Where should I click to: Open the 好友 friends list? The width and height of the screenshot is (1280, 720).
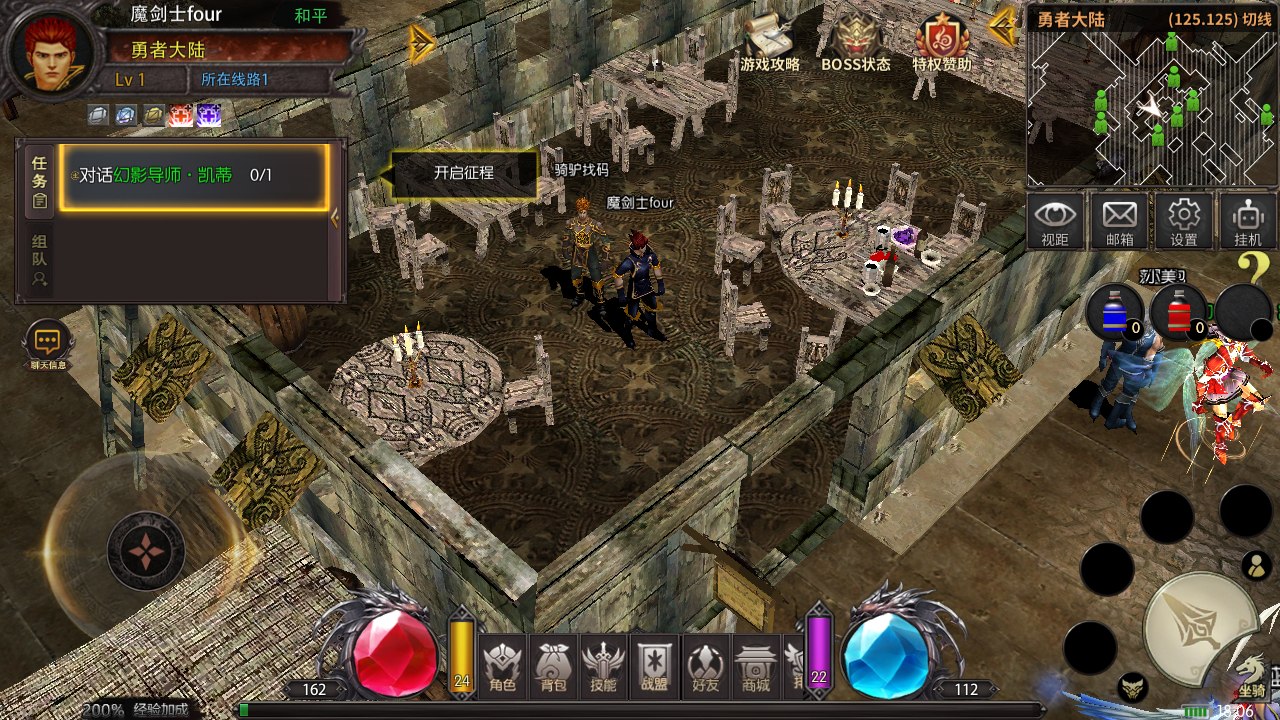(705, 667)
